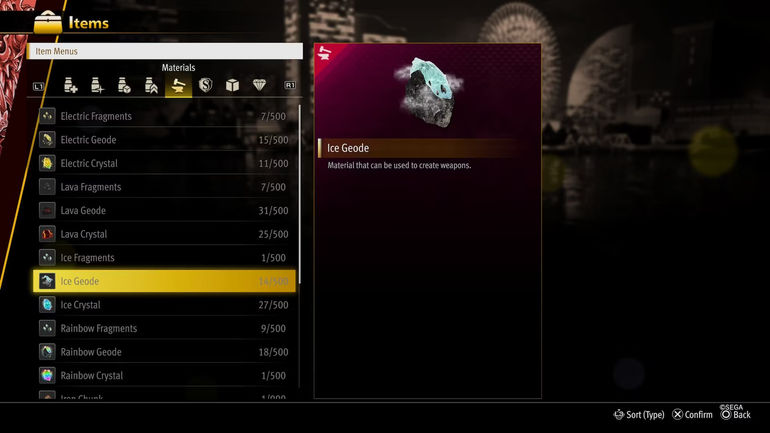Open the healing items tab with plus bottle
The height and width of the screenshot is (433, 770).
(x=71, y=86)
